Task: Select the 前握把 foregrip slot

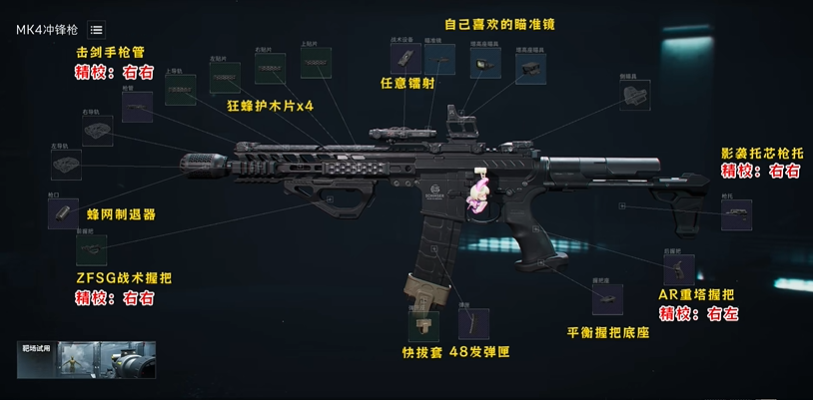Action: (x=91, y=248)
